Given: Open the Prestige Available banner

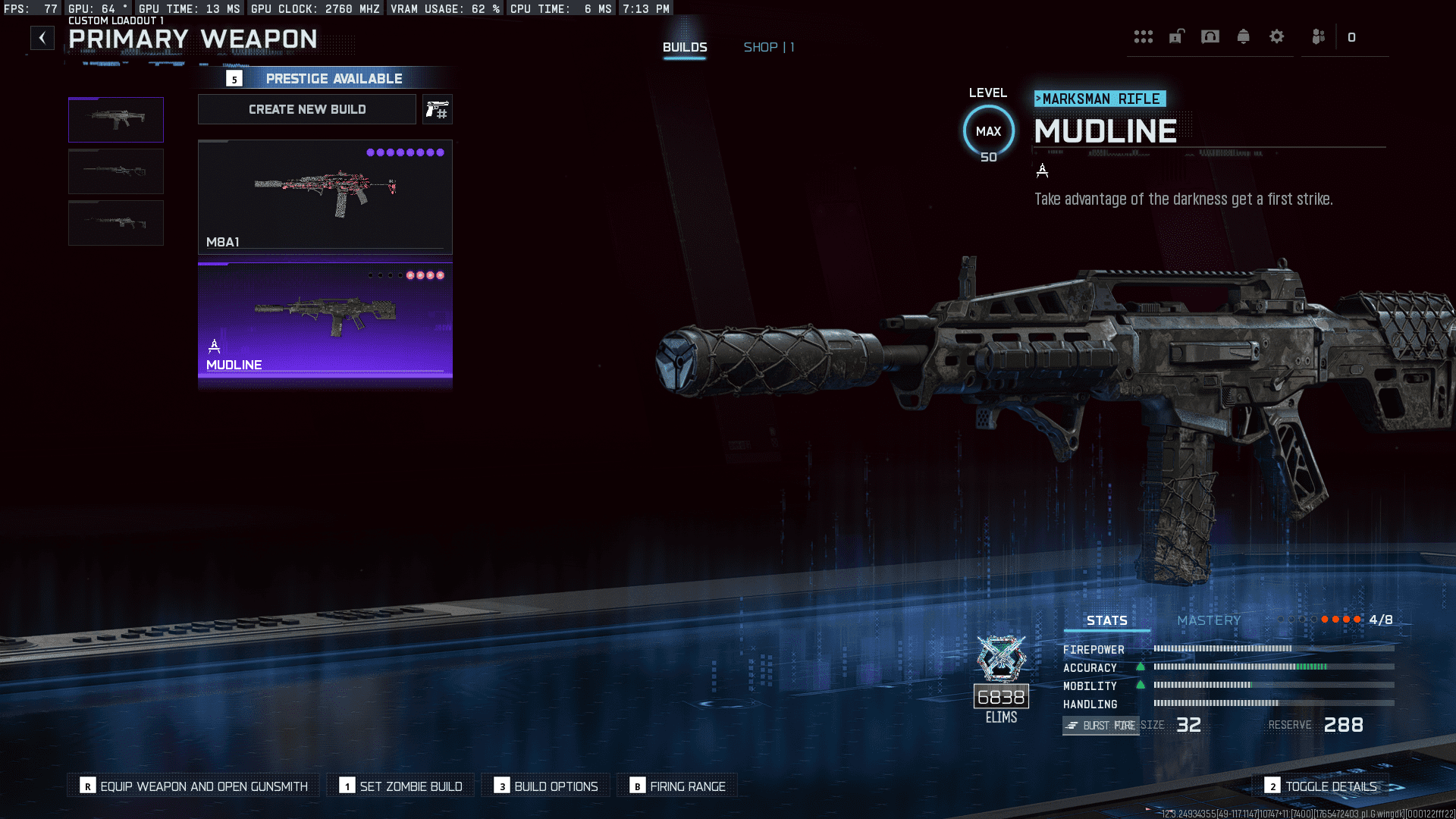Looking at the screenshot, I should tap(326, 78).
